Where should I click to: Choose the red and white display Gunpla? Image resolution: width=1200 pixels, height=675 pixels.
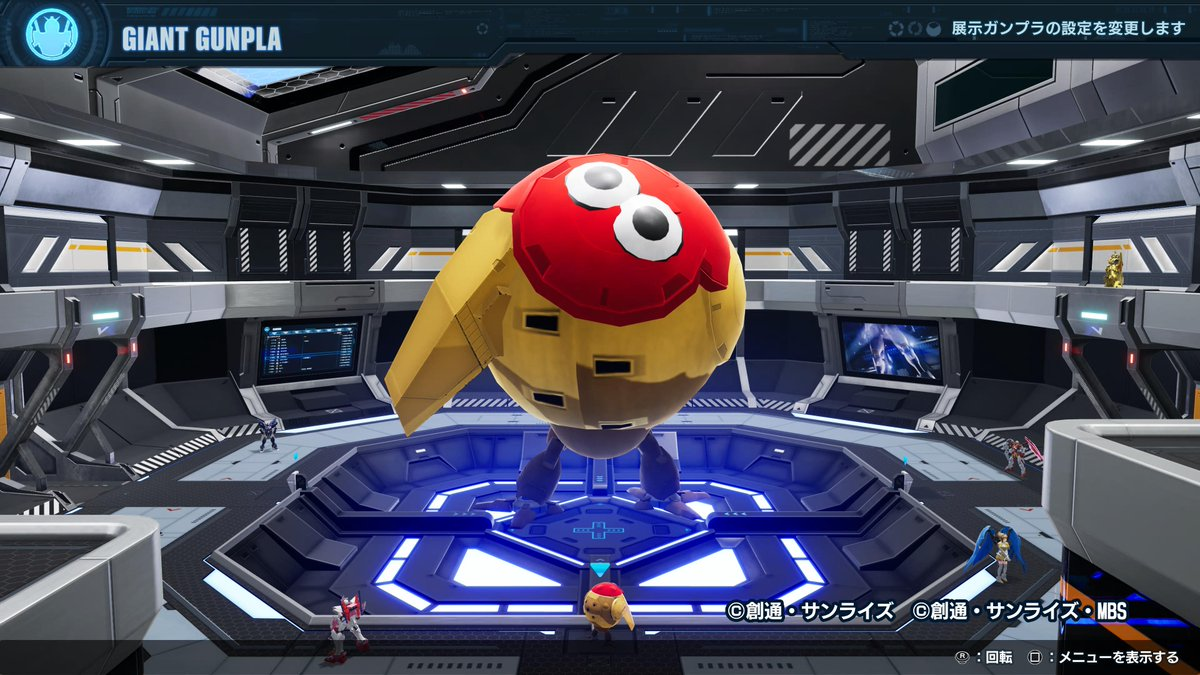click(345, 626)
